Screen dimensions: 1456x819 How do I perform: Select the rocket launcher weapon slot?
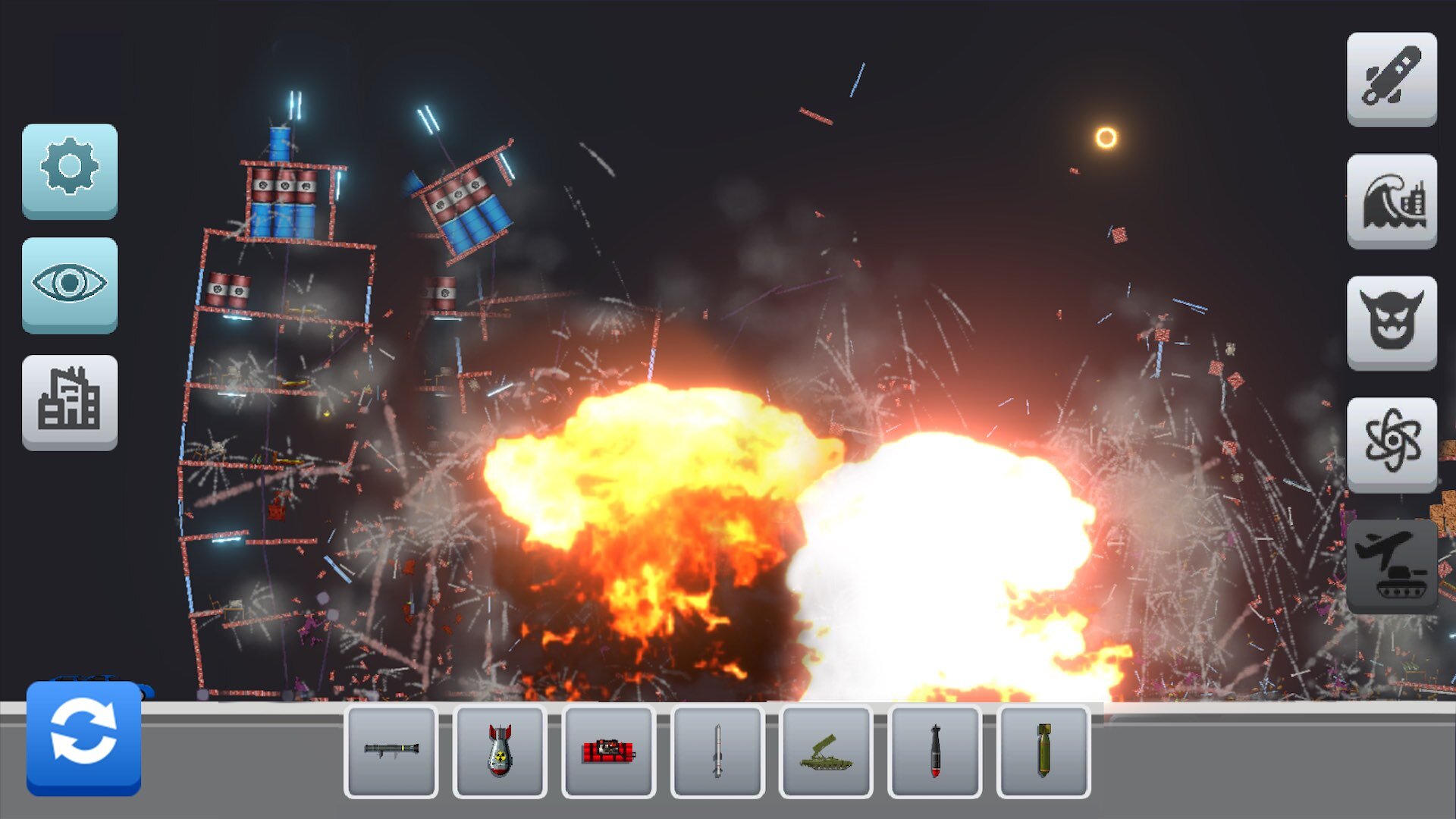tap(391, 752)
